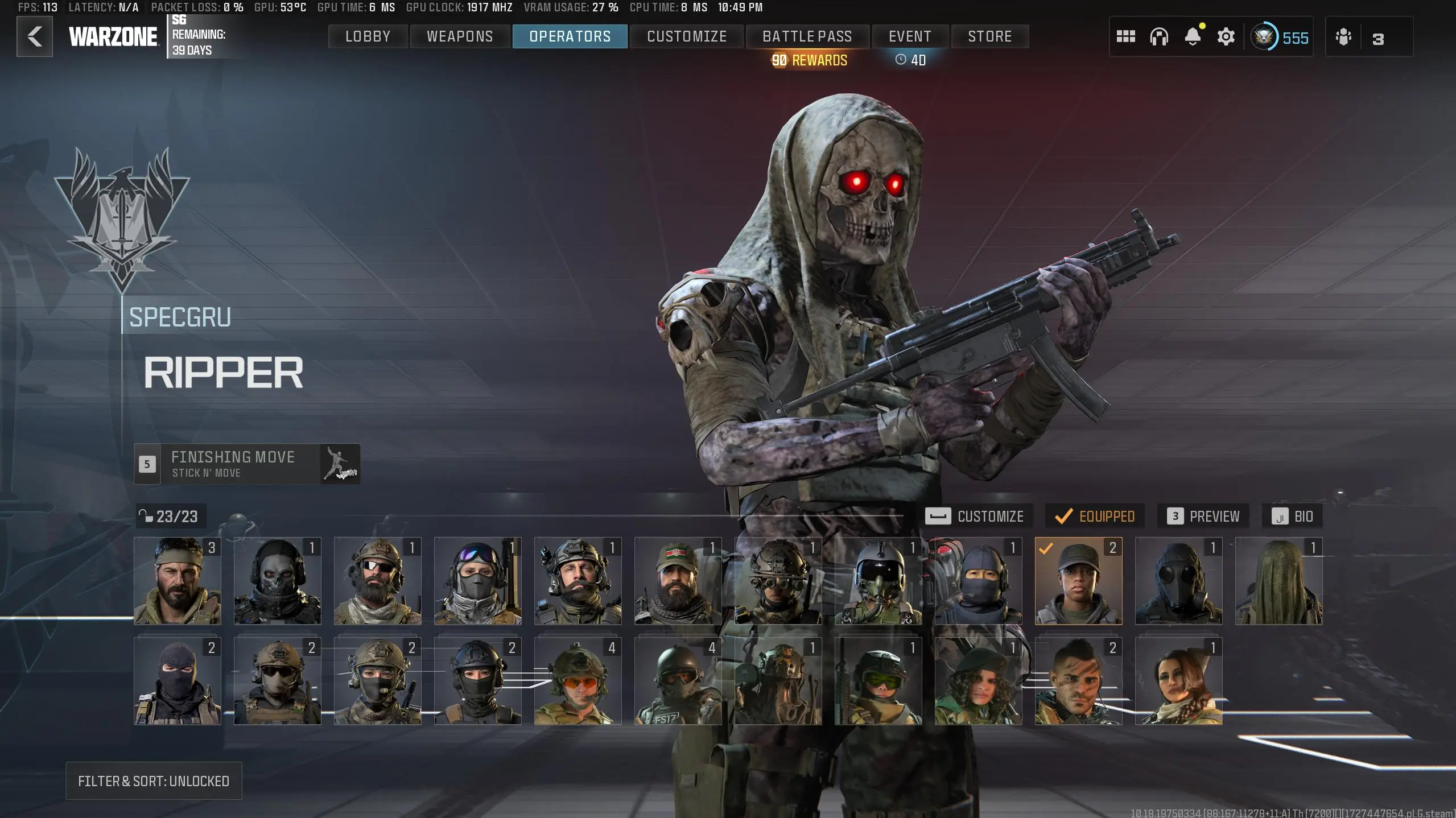Click the rank progress ring around the emblem
The height and width of the screenshot is (818, 1456).
click(1266, 38)
